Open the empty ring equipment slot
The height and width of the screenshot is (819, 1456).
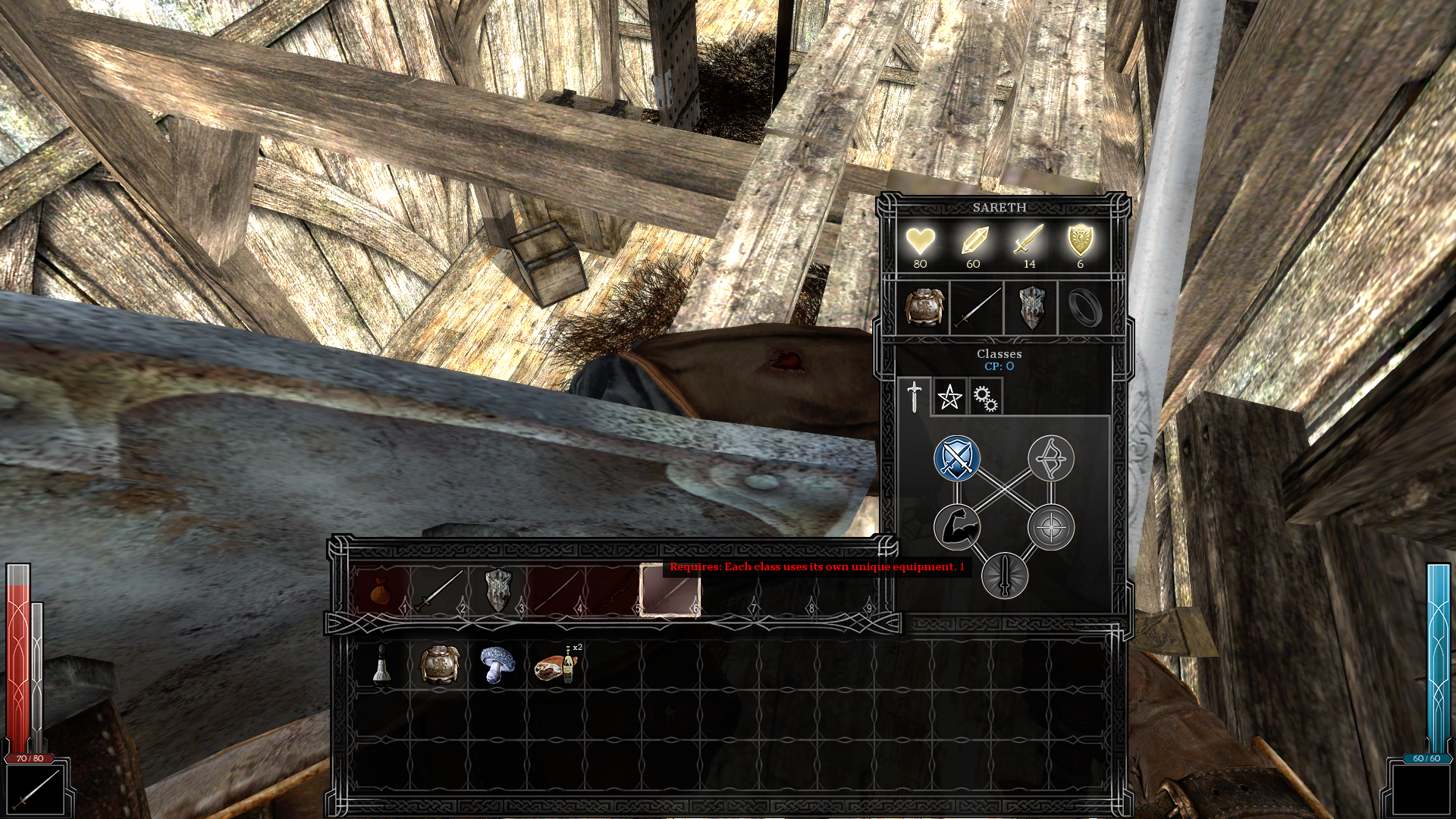click(x=1084, y=308)
